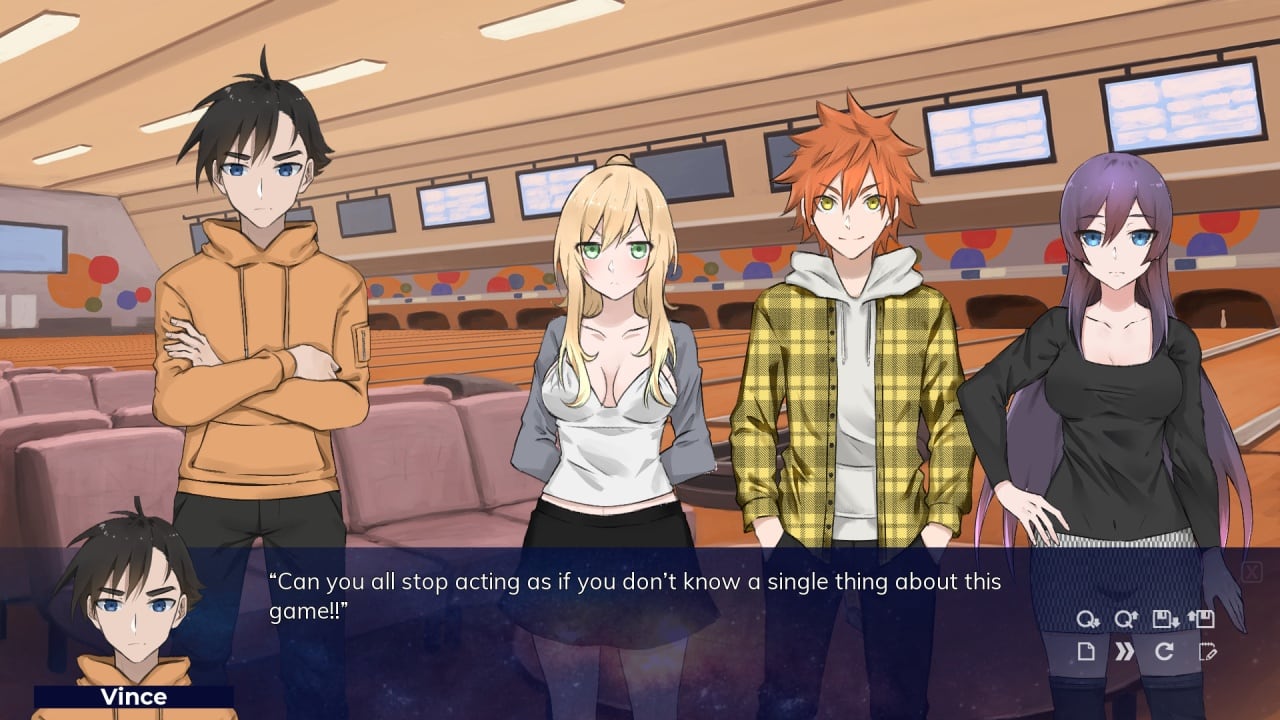Image resolution: width=1280 pixels, height=720 pixels.
Task: Click the quick save icon
Action: pos(1088,620)
